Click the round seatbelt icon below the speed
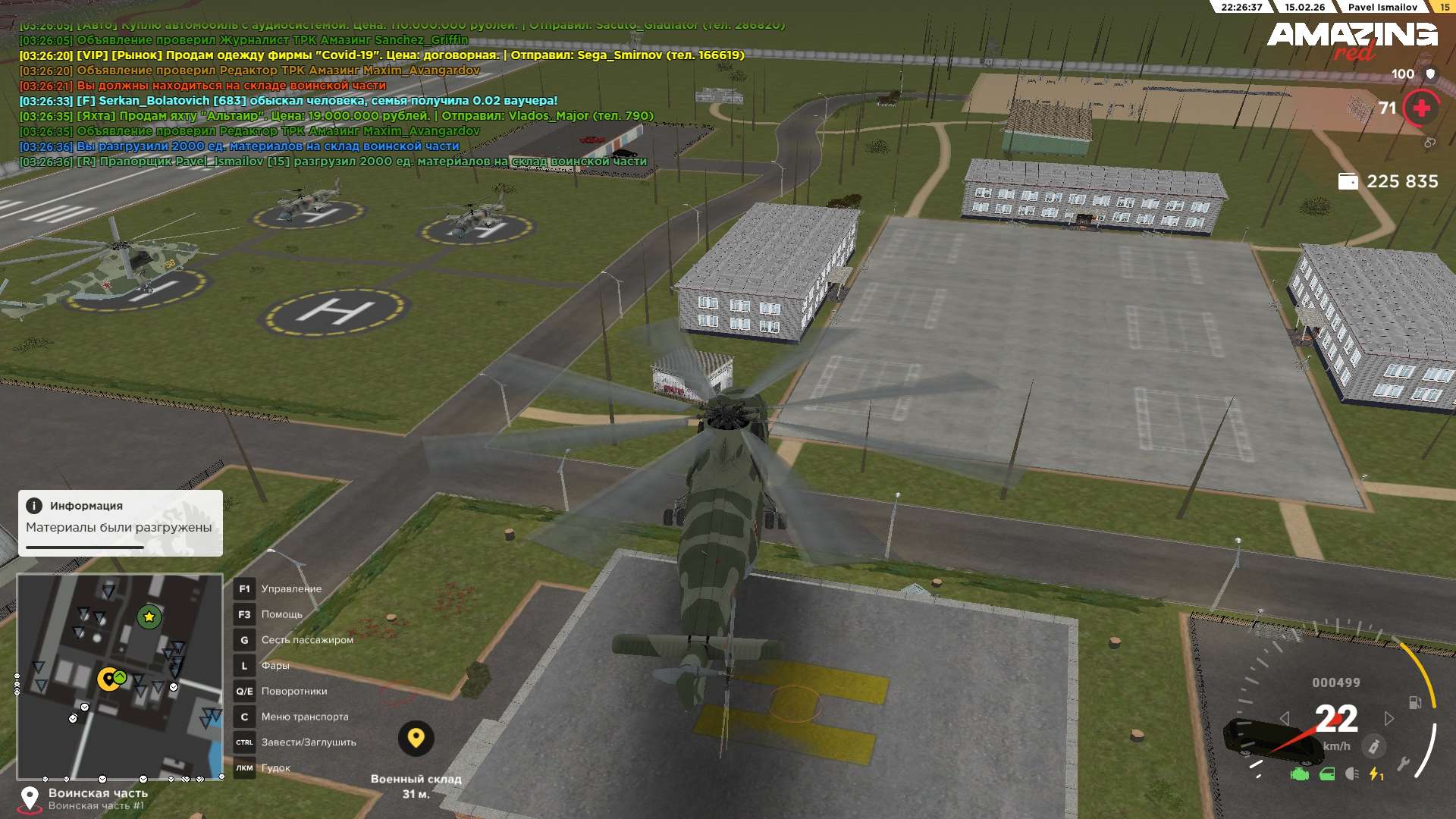Viewport: 1456px width, 819px height. (1373, 746)
